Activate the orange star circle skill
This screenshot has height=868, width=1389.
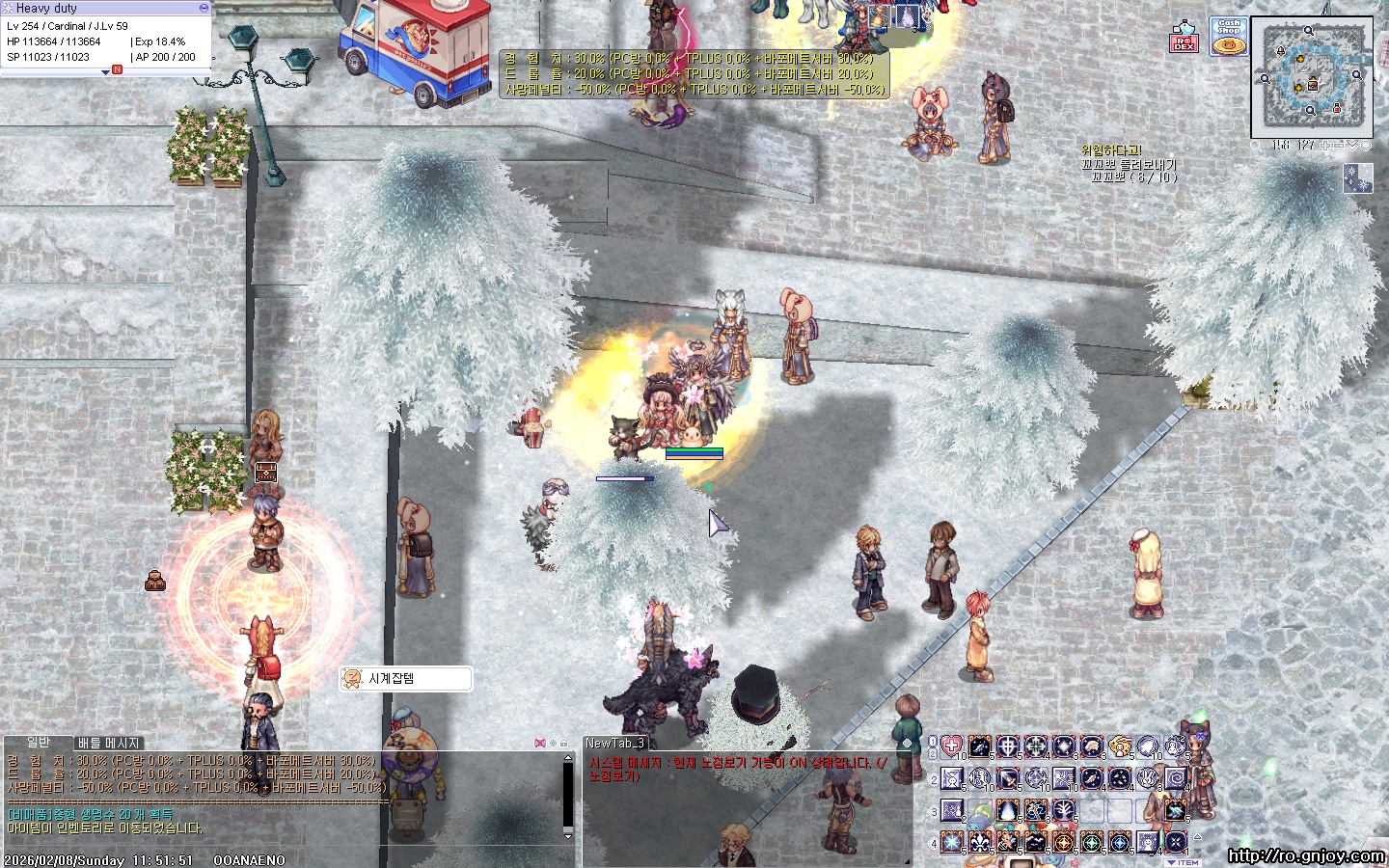click(x=1064, y=842)
